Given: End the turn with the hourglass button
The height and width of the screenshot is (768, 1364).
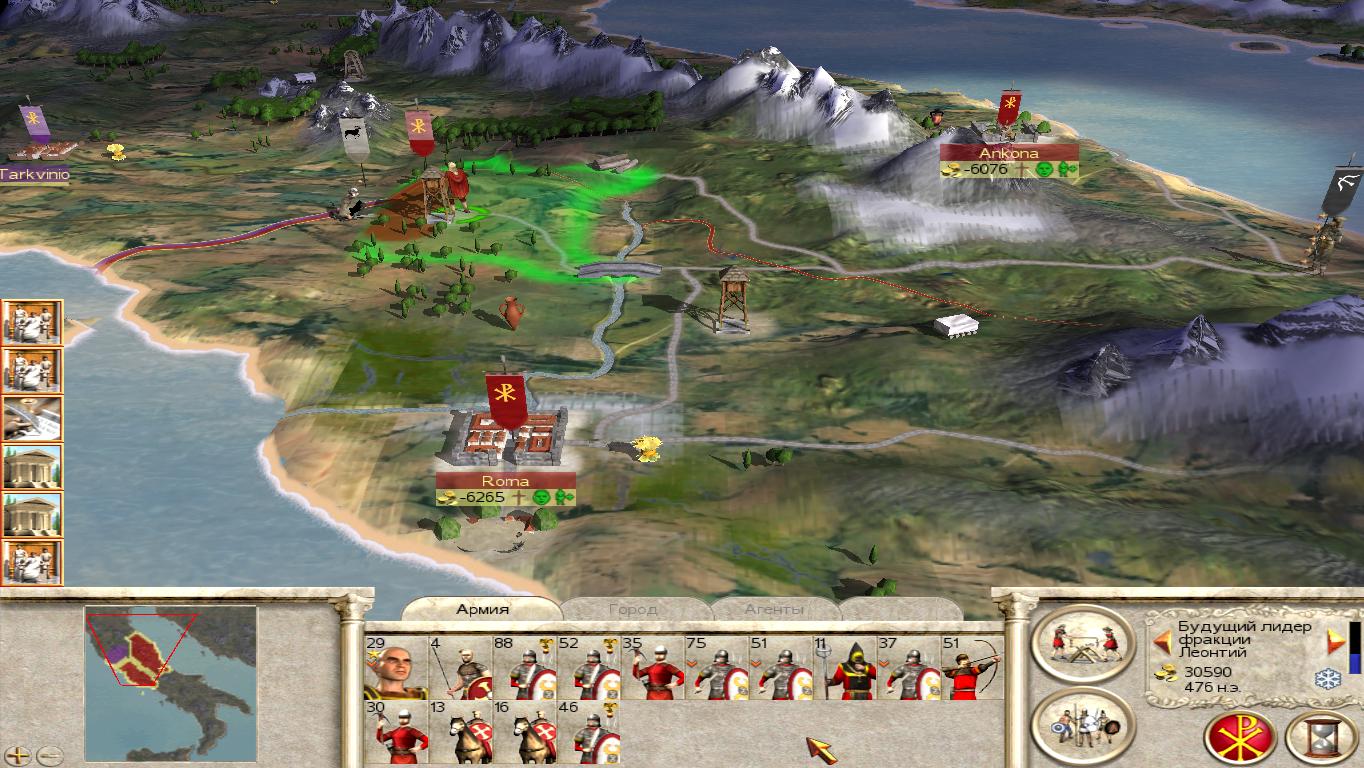Looking at the screenshot, I should (1321, 738).
